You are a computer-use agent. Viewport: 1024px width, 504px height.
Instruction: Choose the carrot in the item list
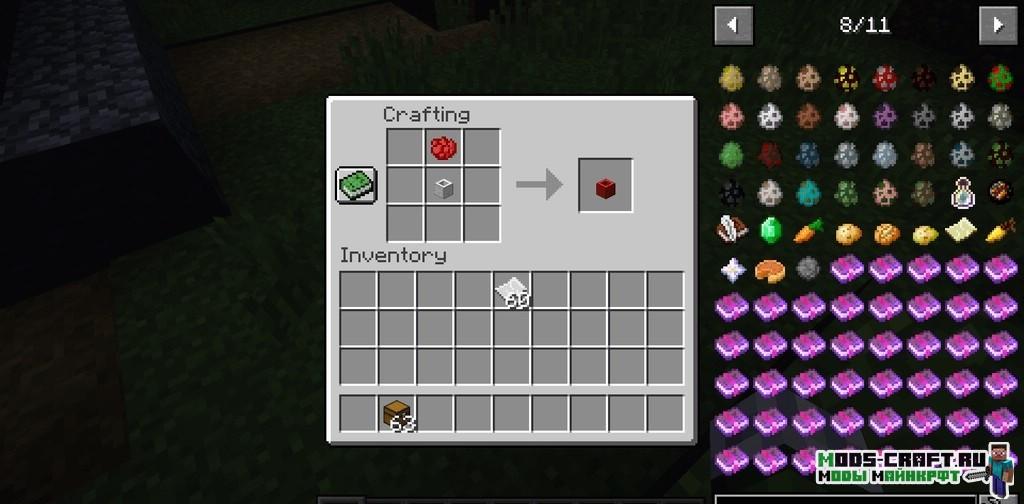(x=808, y=231)
